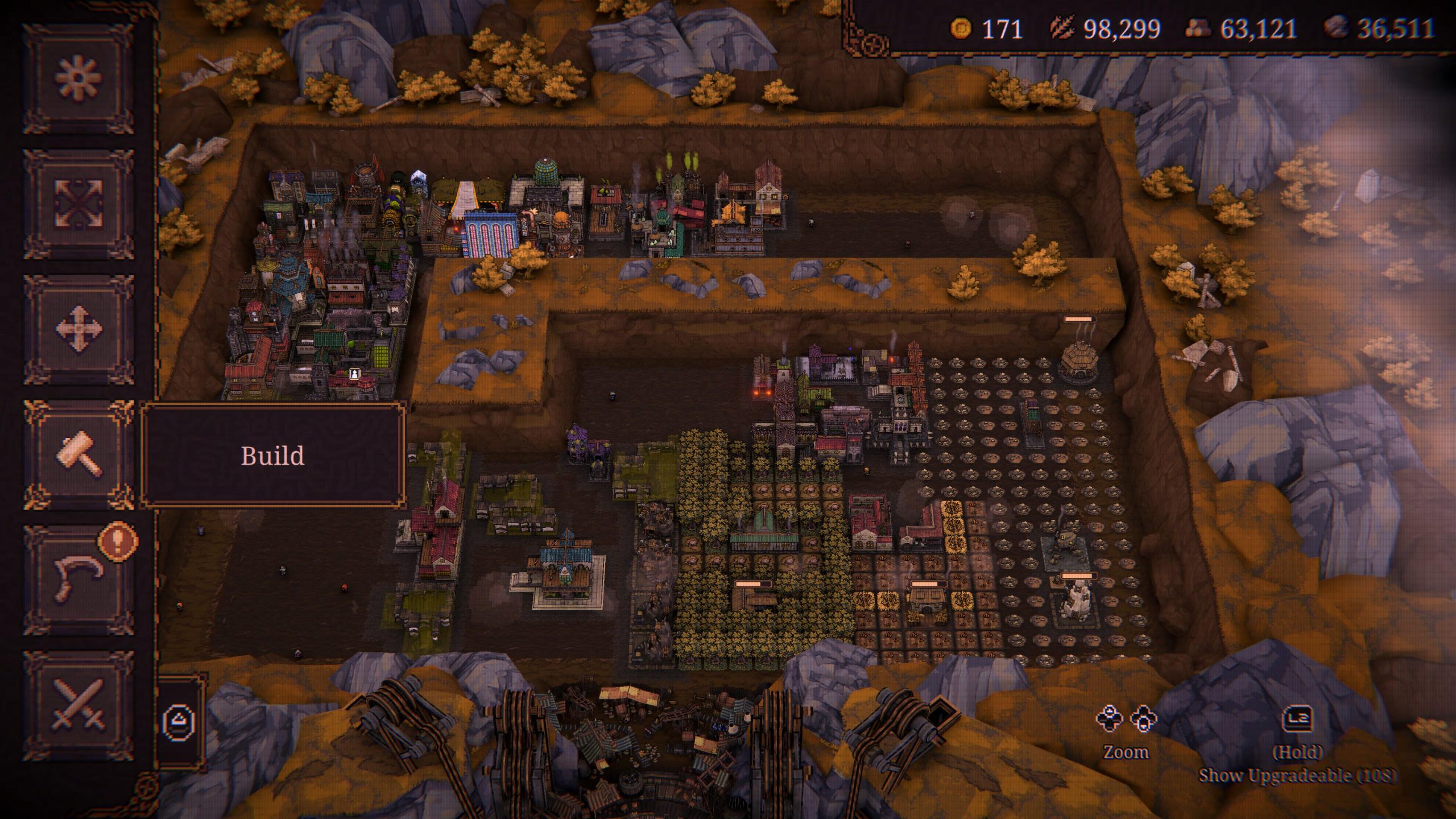Select the crossed swords combat button
The image size is (1456, 819).
pyautogui.click(x=79, y=705)
